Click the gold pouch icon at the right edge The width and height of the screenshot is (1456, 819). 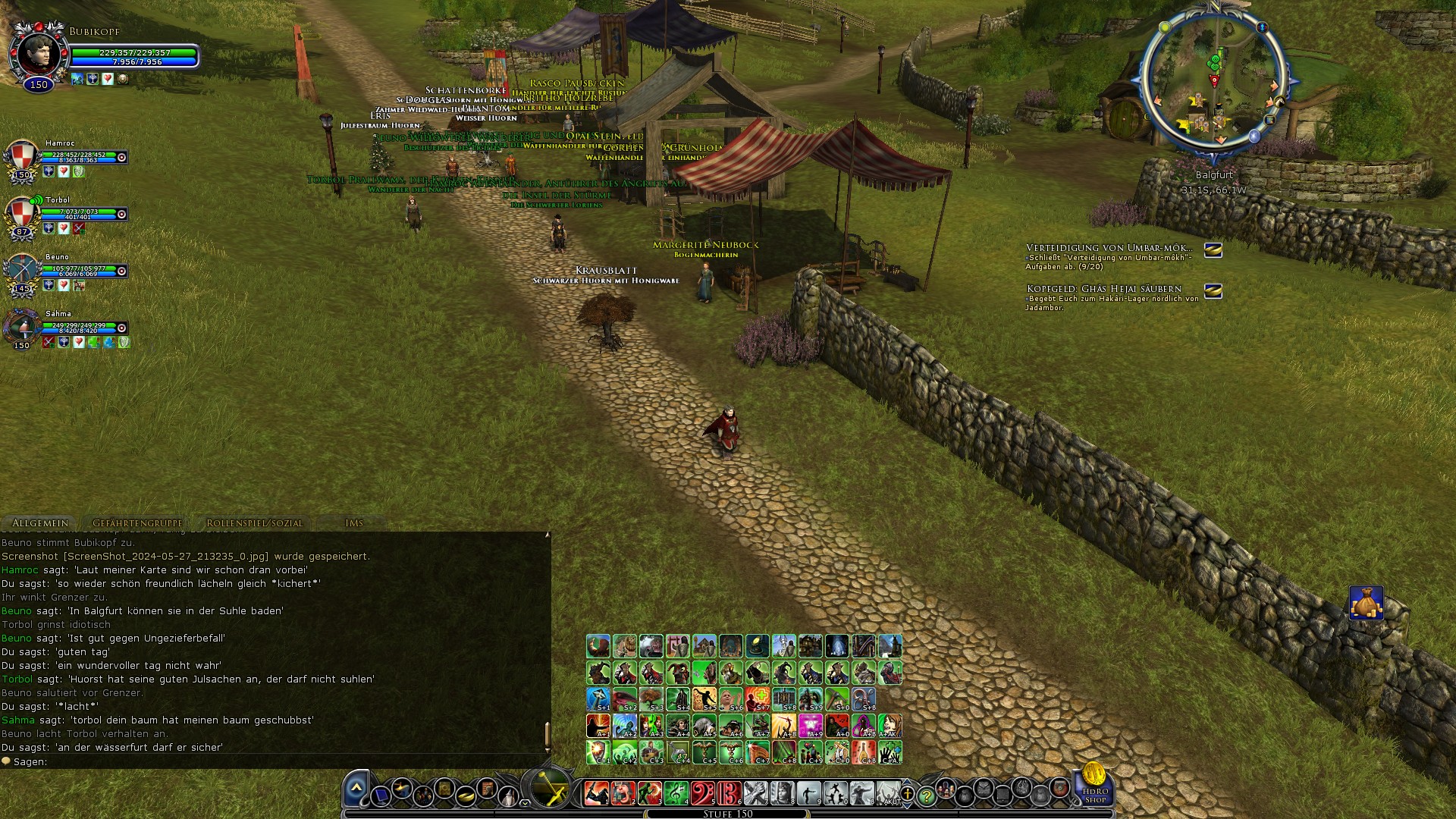tap(1367, 603)
